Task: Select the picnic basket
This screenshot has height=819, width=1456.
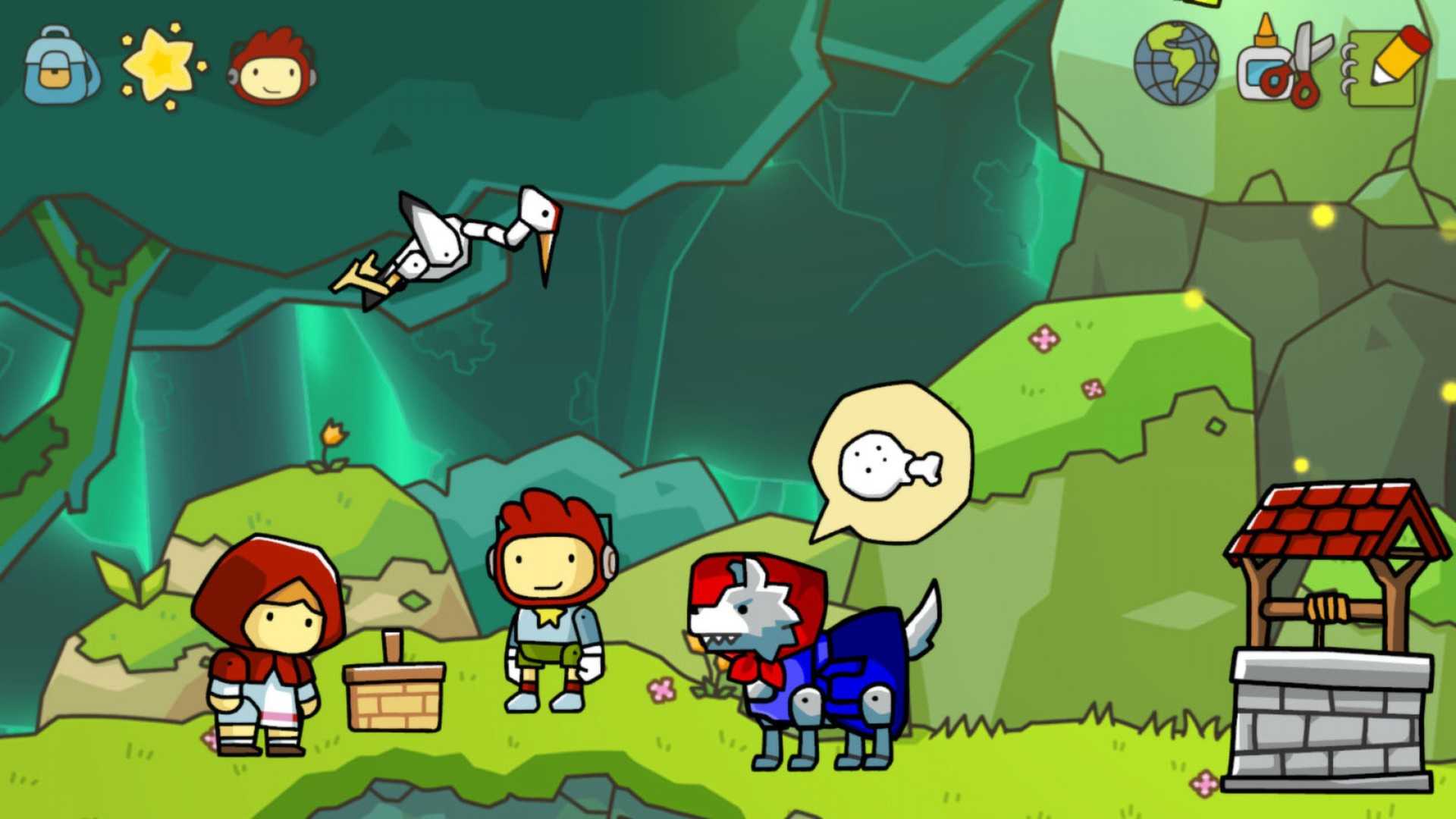Action: [x=394, y=694]
